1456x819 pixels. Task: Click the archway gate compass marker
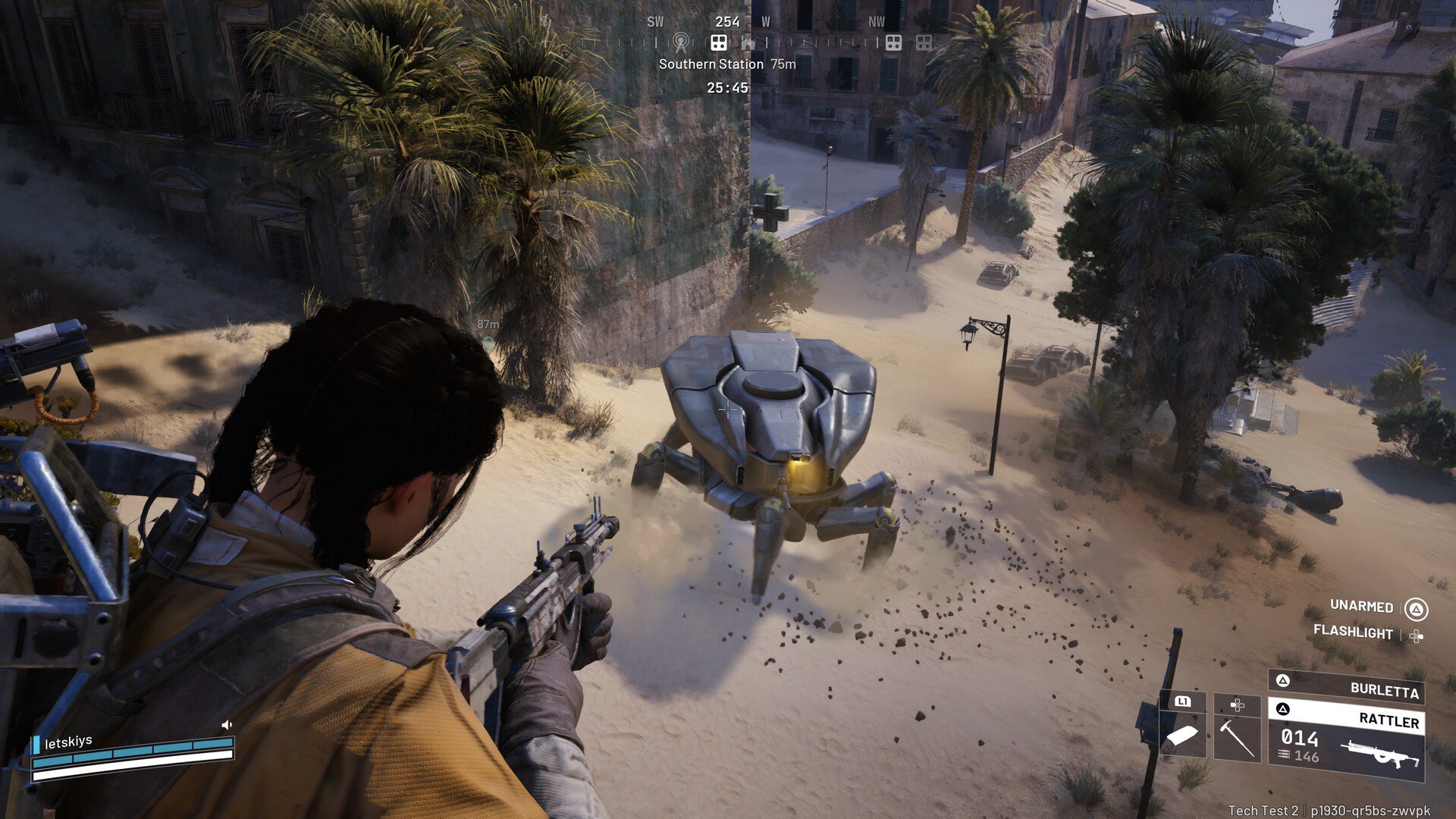tap(748, 43)
